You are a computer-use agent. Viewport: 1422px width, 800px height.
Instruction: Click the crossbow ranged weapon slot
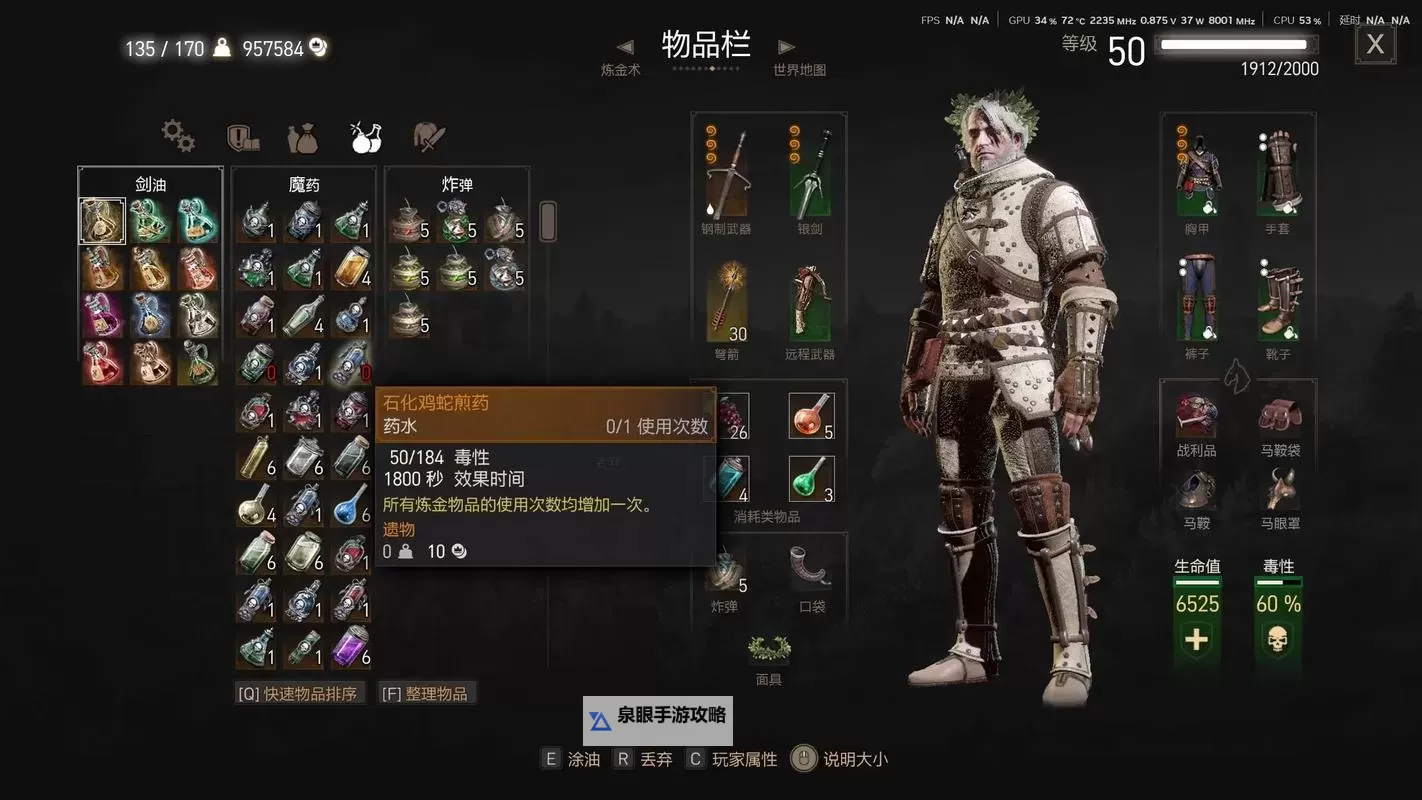pos(810,298)
